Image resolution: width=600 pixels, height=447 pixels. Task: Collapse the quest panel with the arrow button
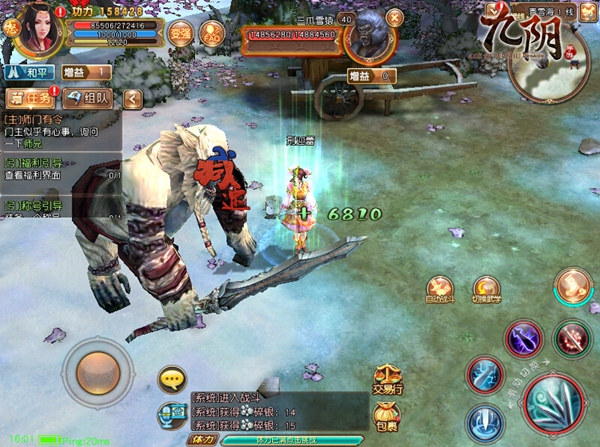pyautogui.click(x=131, y=98)
